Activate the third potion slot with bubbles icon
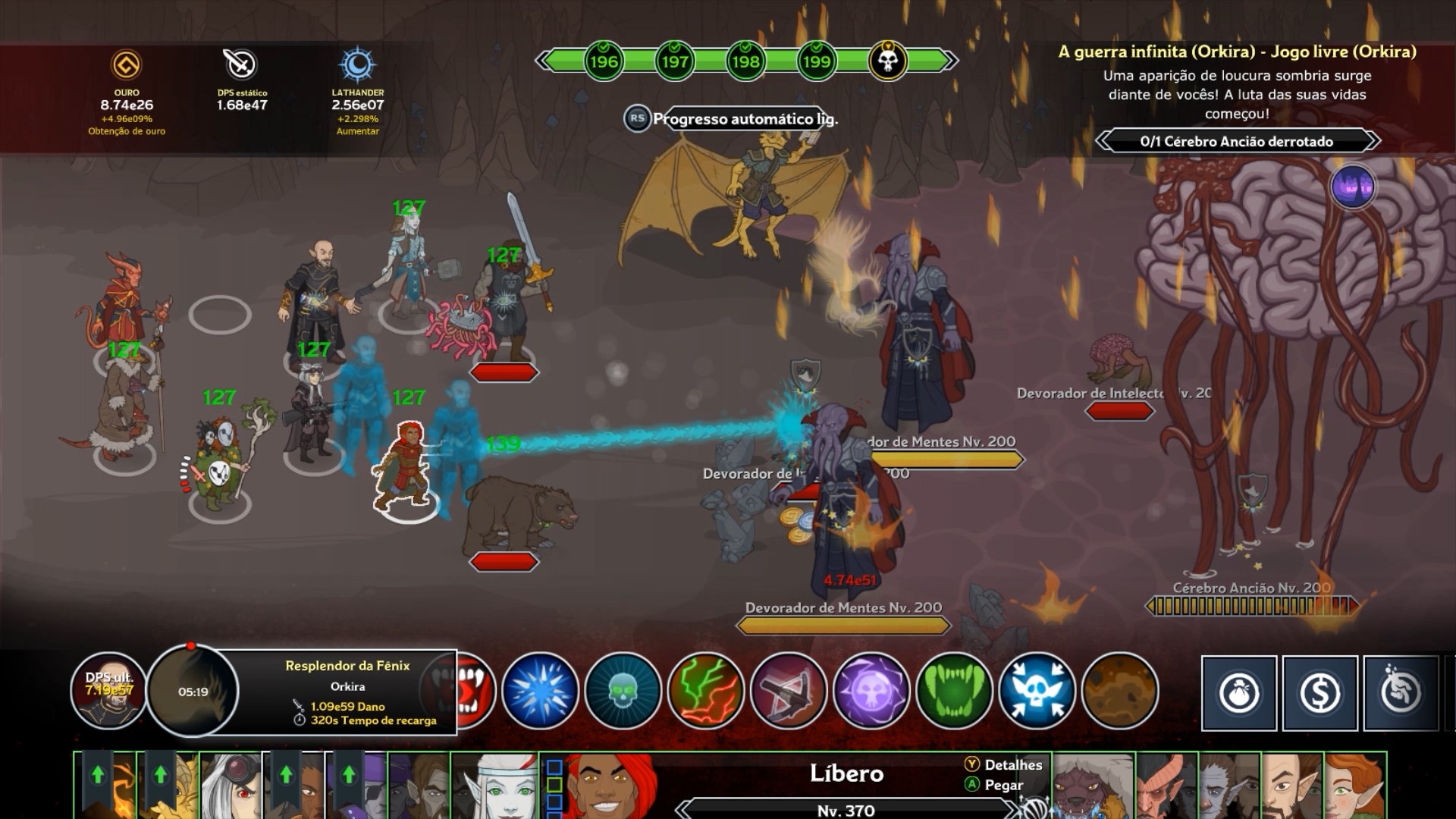Image resolution: width=1456 pixels, height=819 pixels. 1401,693
